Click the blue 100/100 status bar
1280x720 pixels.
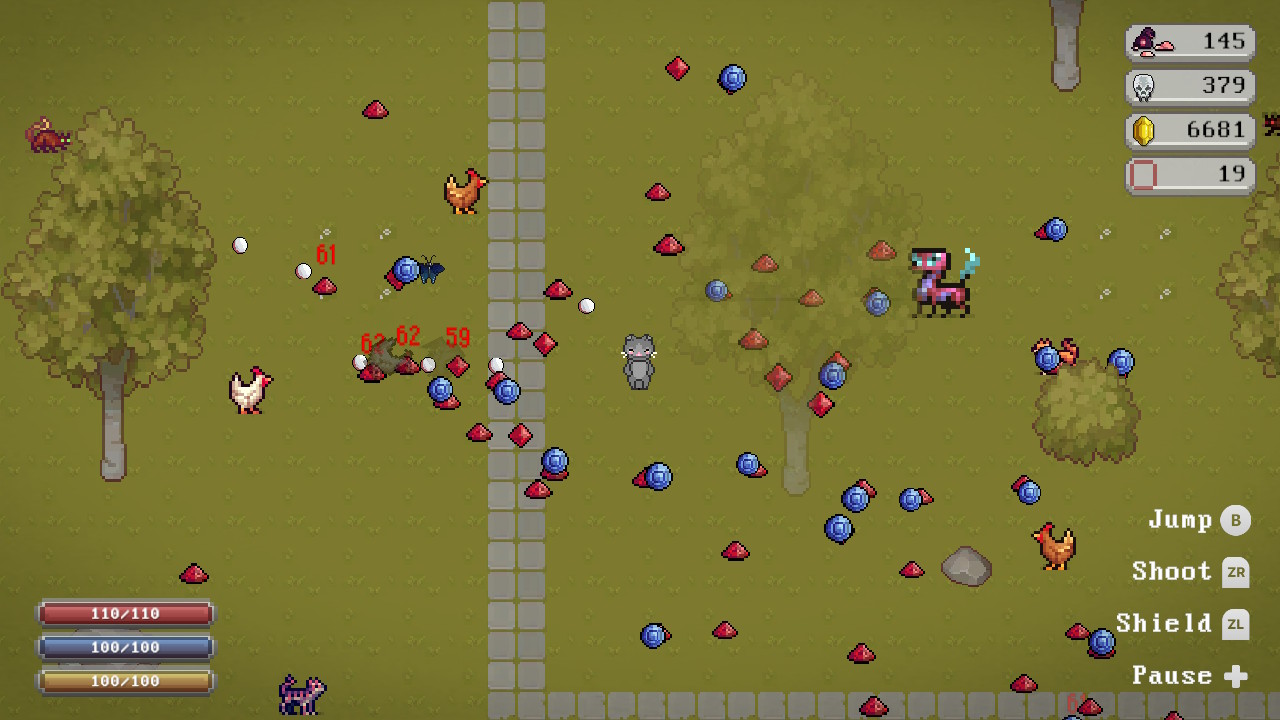click(125, 647)
